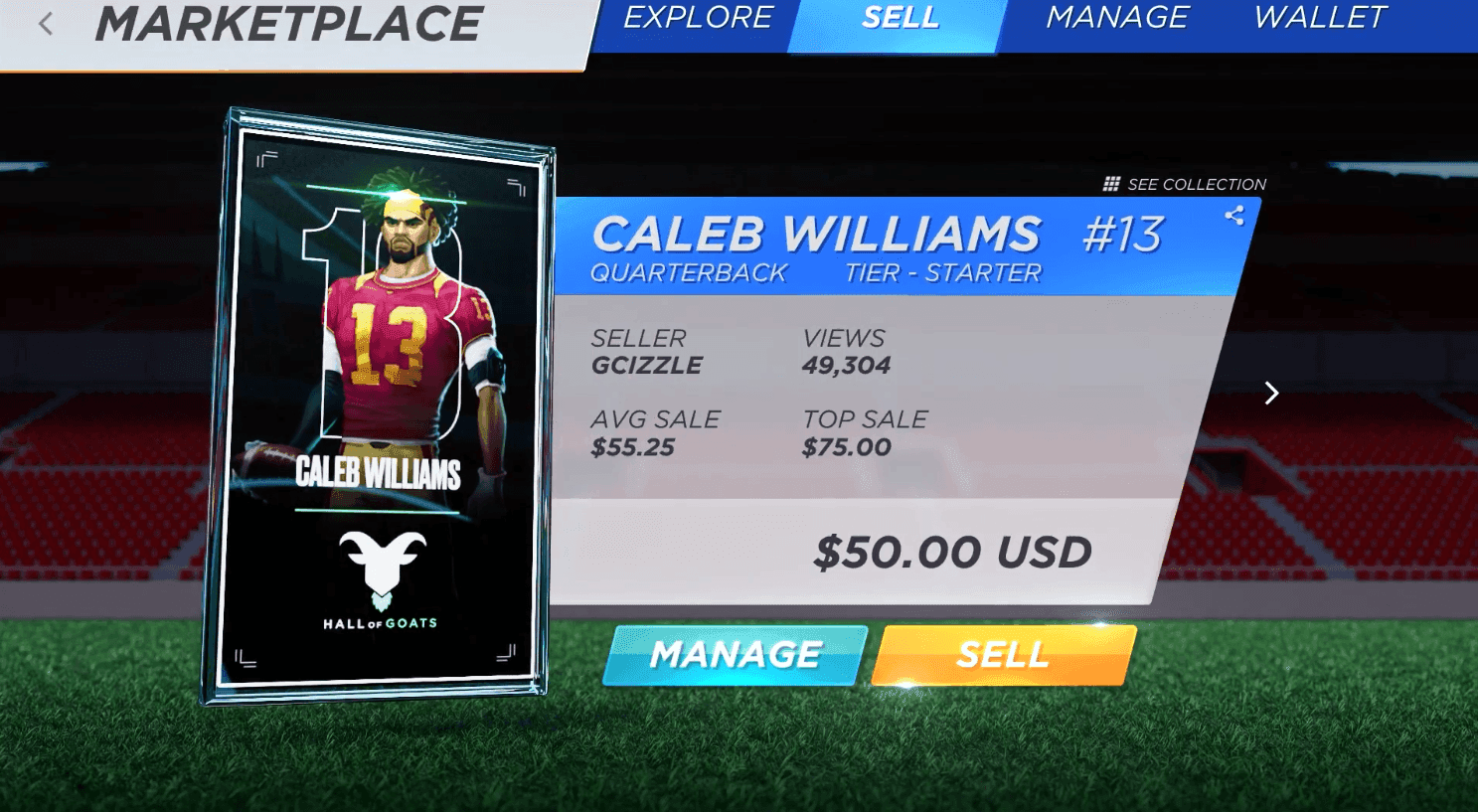Open SEE COLLECTION
1478x812 pixels.
(x=1196, y=184)
